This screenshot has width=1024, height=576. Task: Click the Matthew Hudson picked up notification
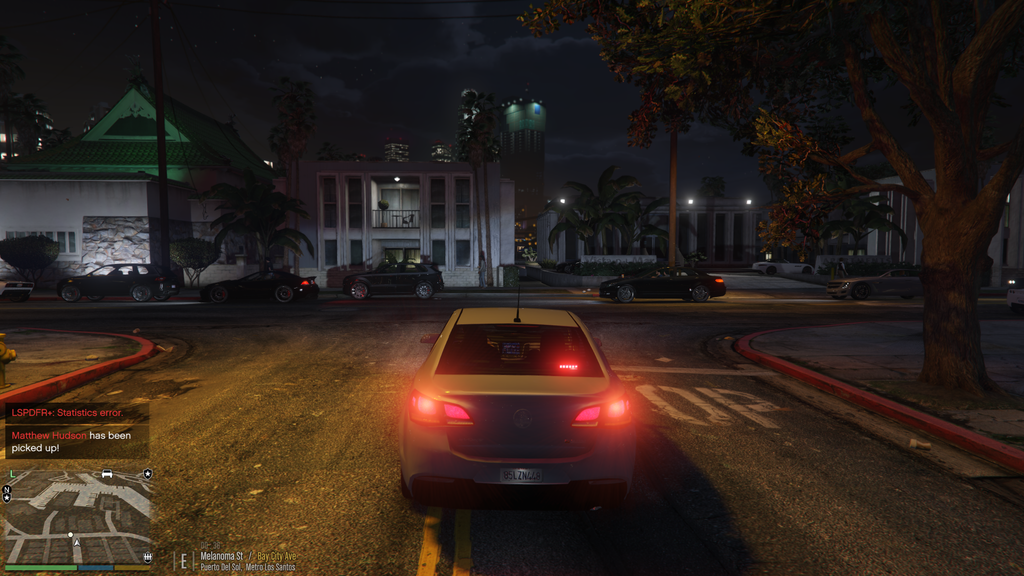77,442
